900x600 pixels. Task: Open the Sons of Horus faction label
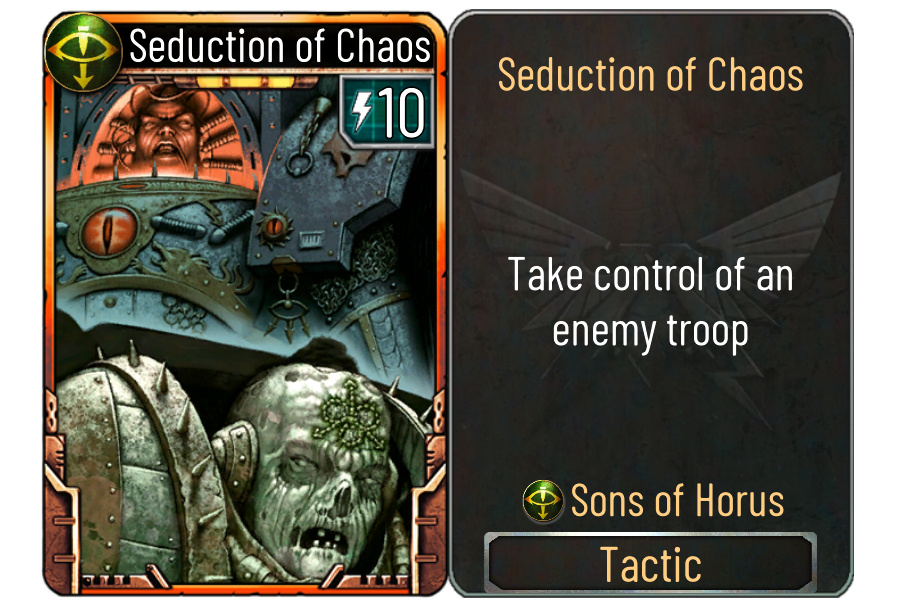click(654, 500)
